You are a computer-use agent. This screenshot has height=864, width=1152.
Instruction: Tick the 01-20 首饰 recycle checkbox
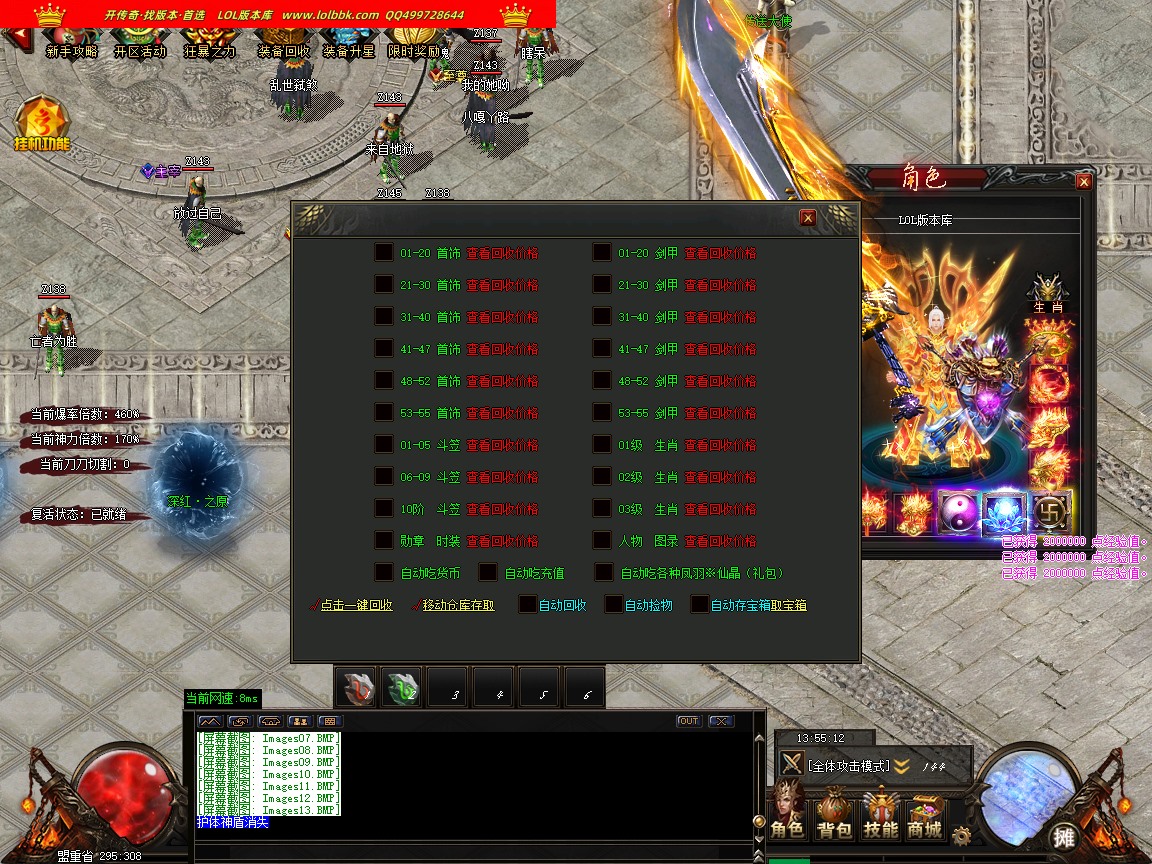(x=384, y=253)
